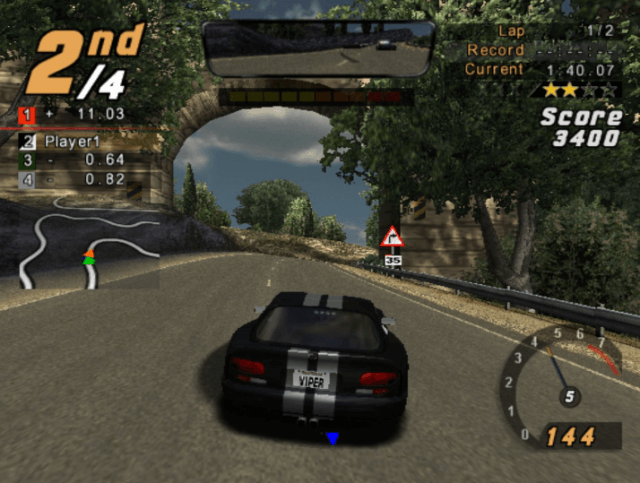
Task: Click the fourth-place standings row
Action: [x=75, y=180]
